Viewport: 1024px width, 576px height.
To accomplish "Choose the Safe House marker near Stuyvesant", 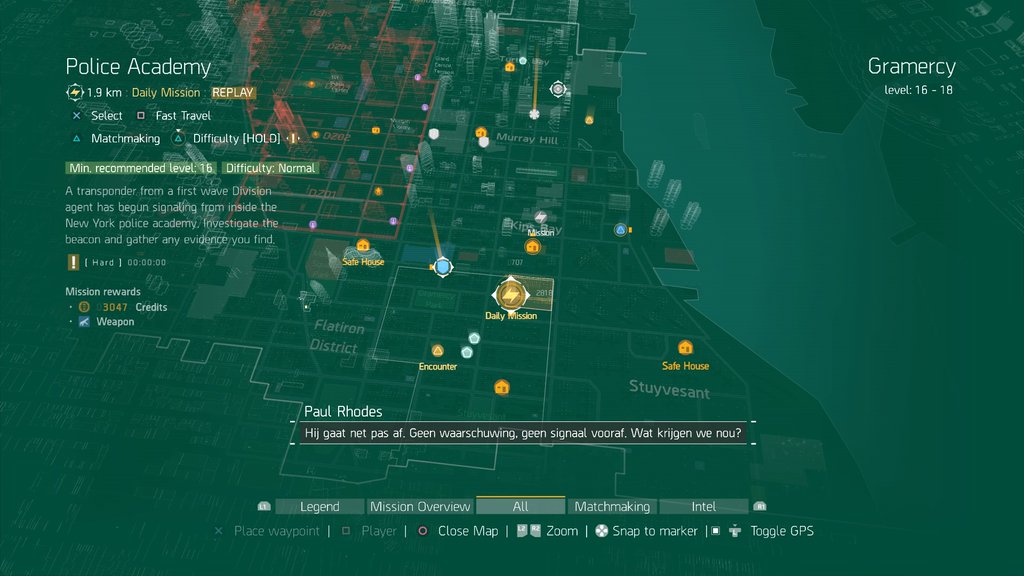I will click(685, 348).
